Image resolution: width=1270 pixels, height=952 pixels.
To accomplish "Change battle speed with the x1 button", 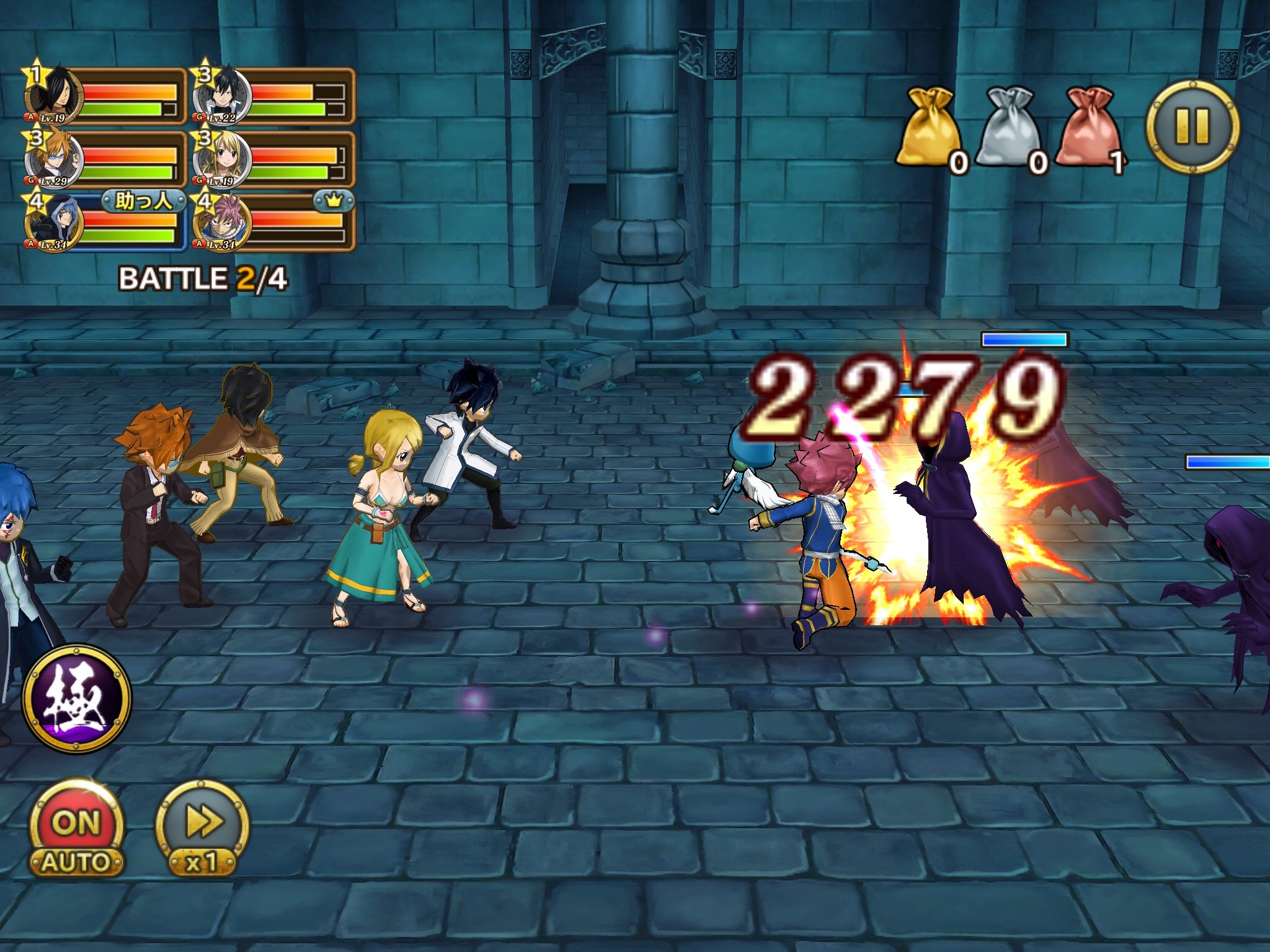I will (x=202, y=831).
